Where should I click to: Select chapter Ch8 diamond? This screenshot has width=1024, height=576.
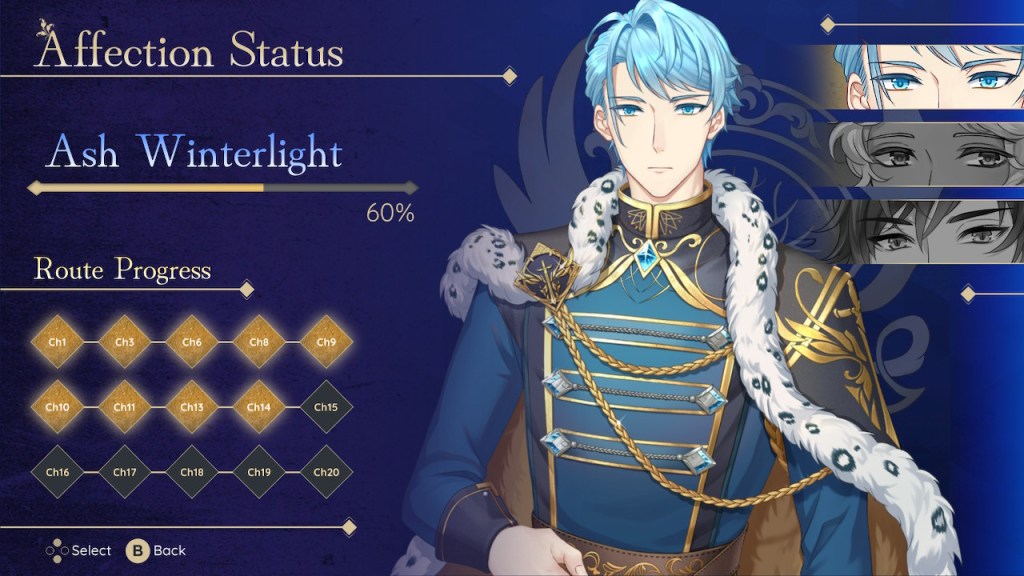[259, 342]
